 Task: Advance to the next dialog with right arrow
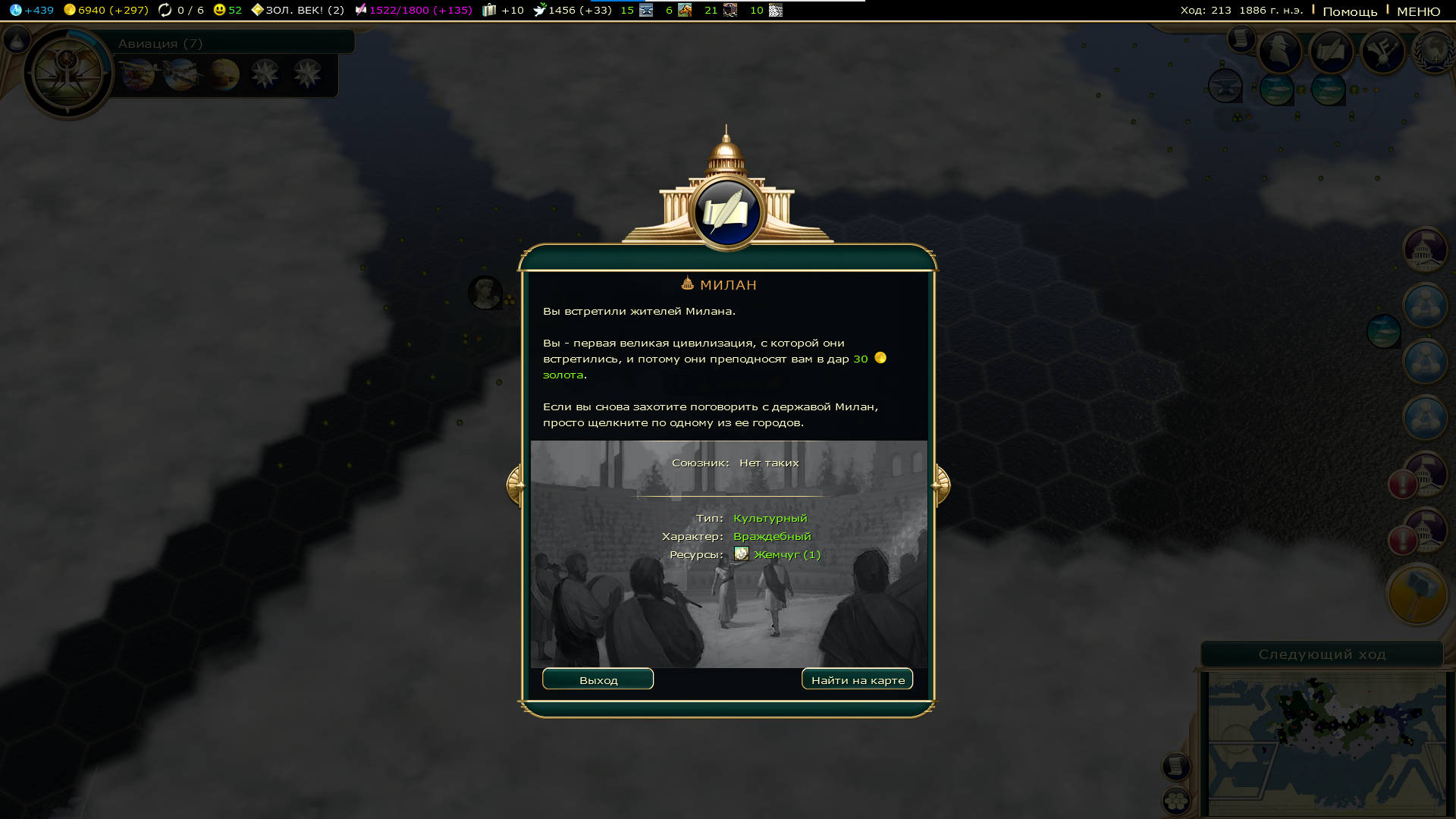(x=941, y=485)
